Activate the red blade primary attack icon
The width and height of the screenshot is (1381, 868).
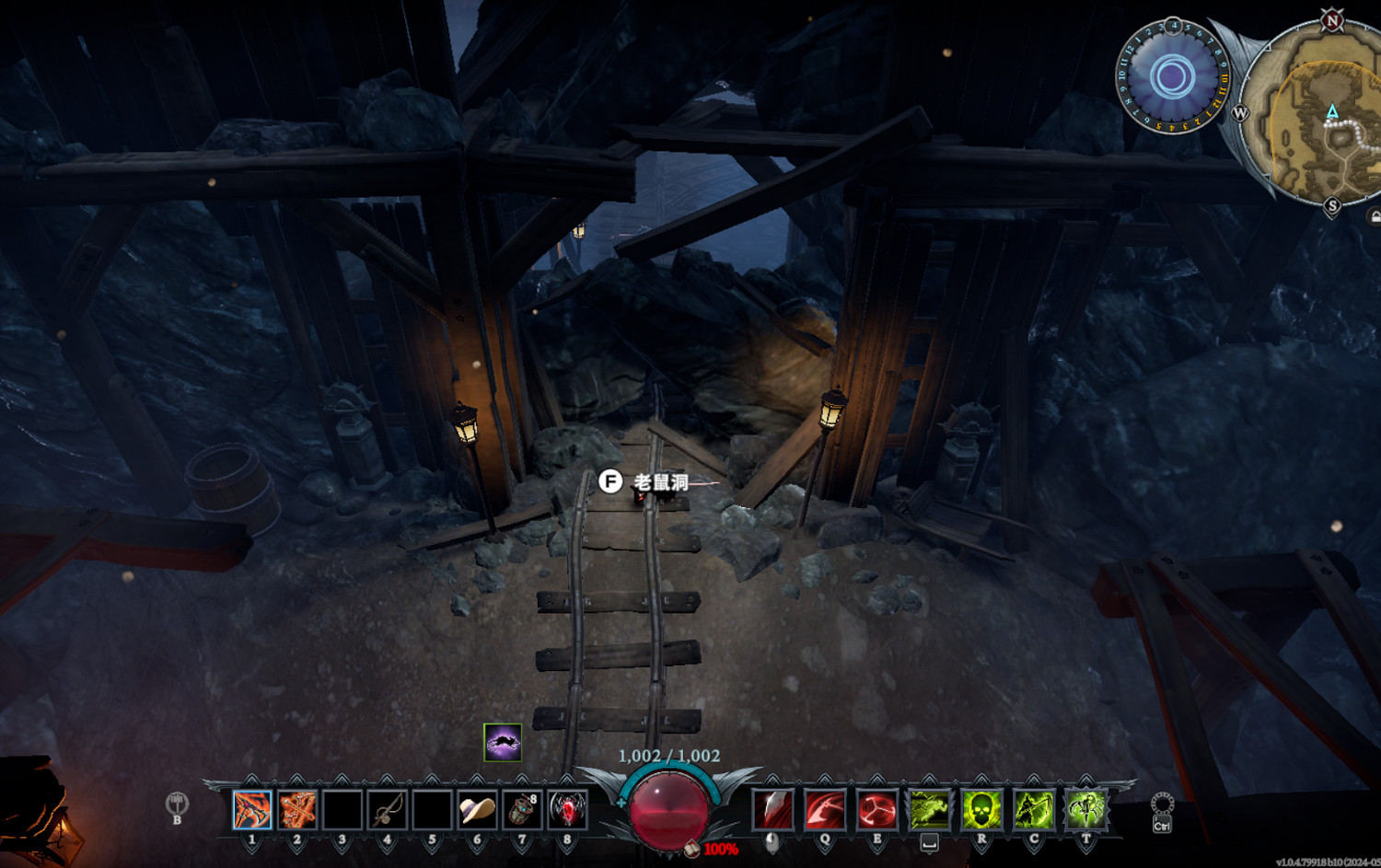click(x=772, y=810)
